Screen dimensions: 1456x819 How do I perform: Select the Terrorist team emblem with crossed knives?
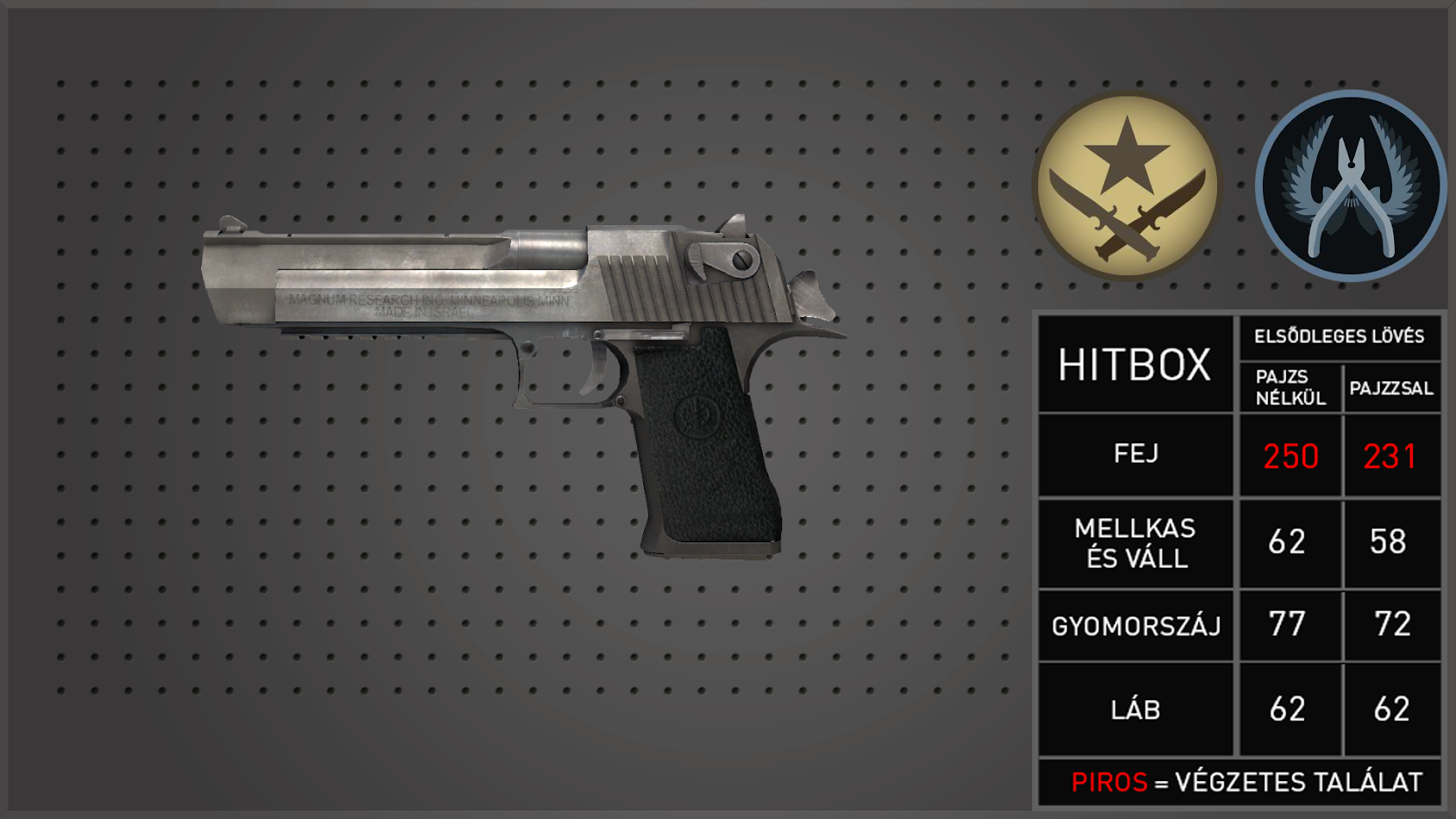[1127, 185]
